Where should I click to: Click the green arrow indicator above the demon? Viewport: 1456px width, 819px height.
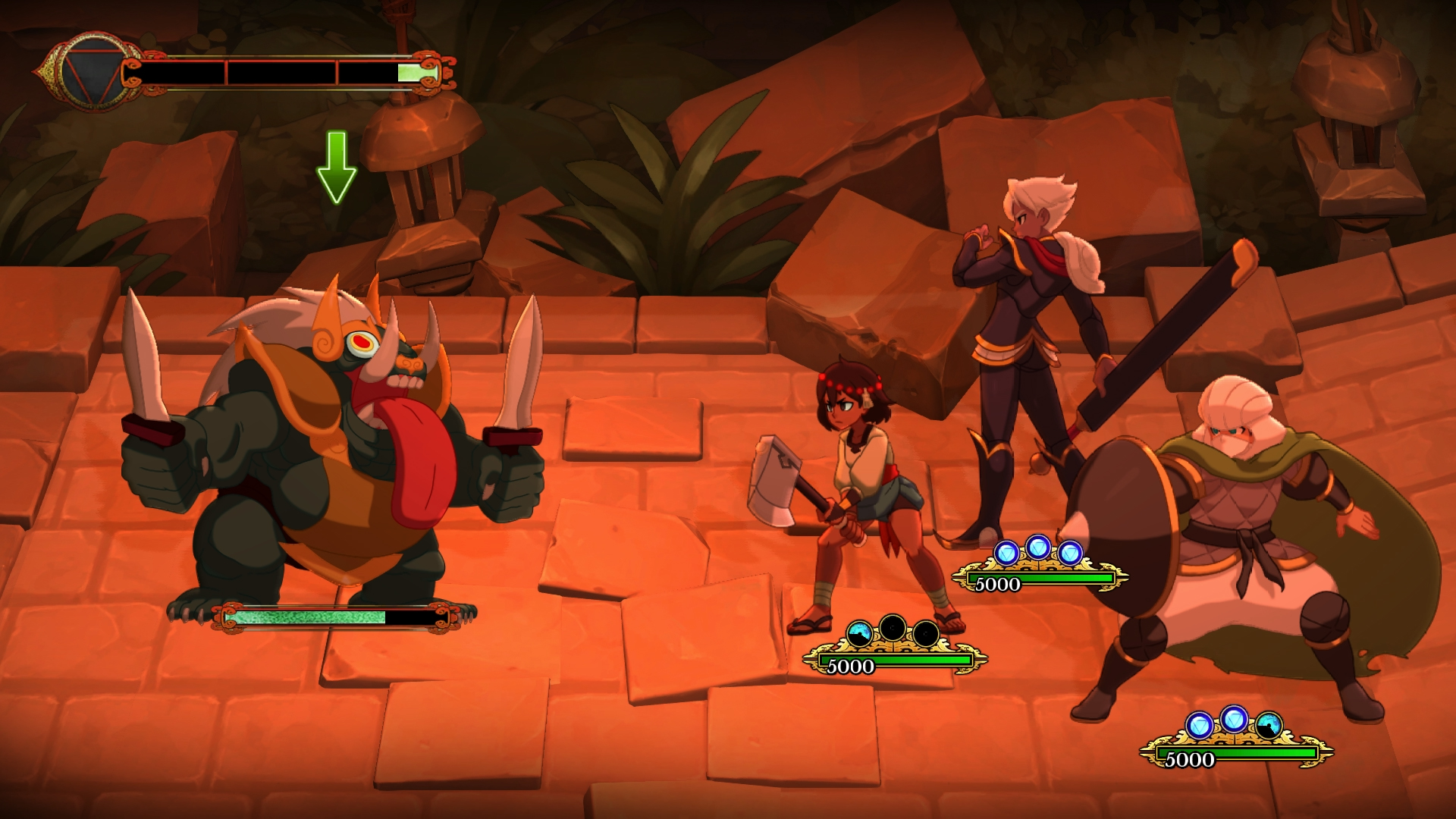click(336, 168)
